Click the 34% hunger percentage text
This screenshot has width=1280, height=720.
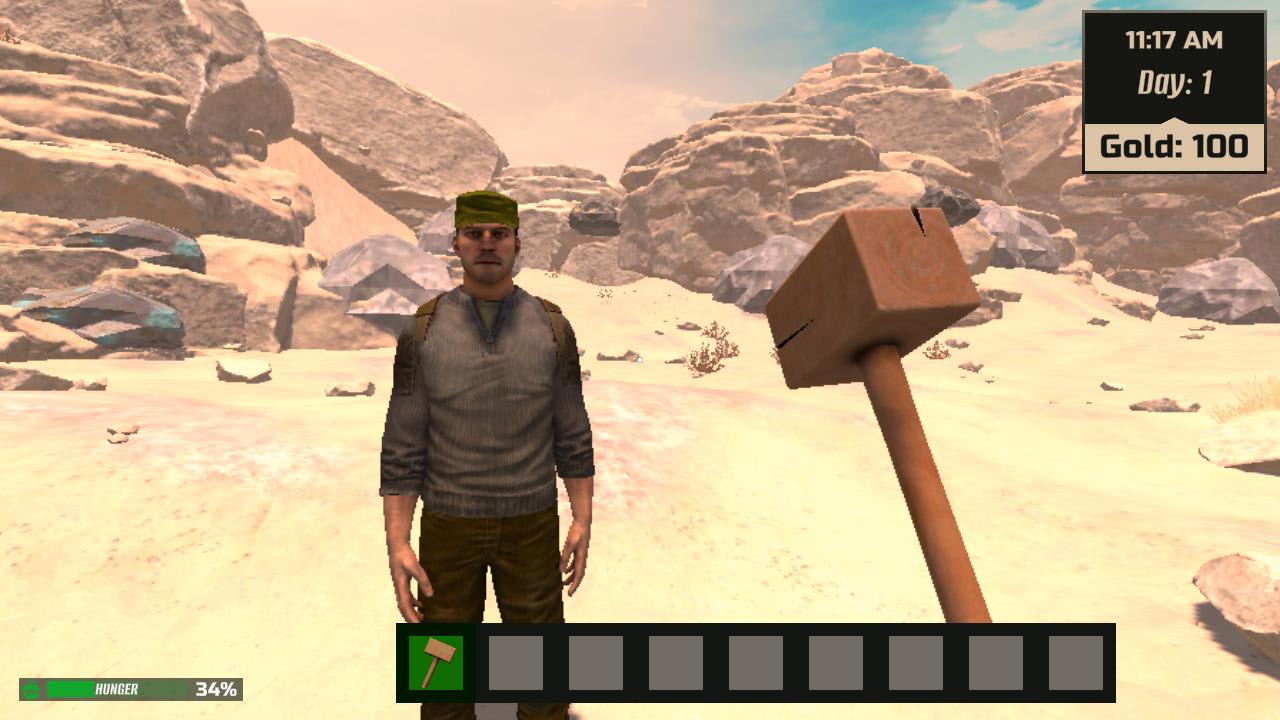point(215,688)
